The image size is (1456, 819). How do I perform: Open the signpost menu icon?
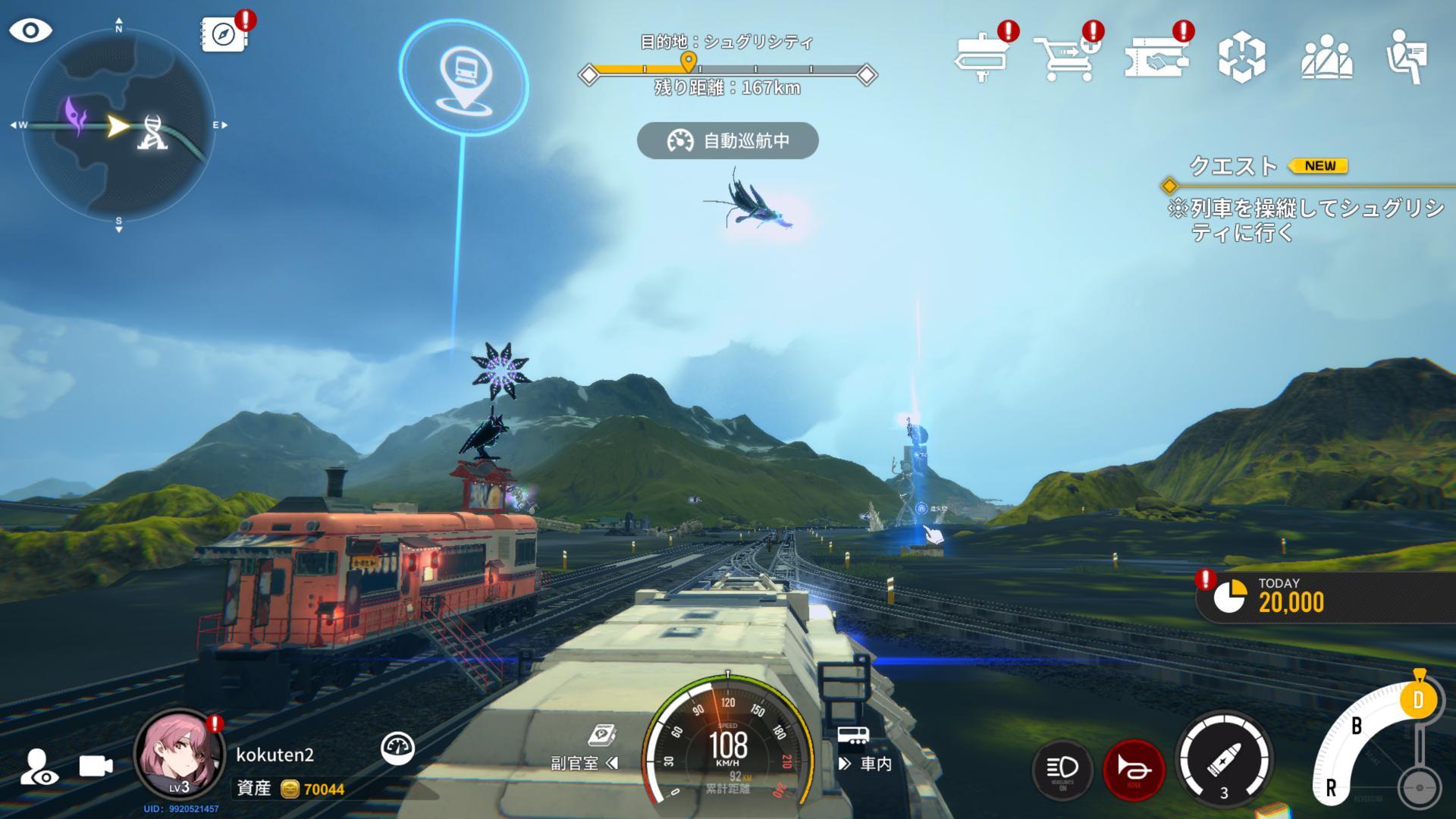[982, 55]
